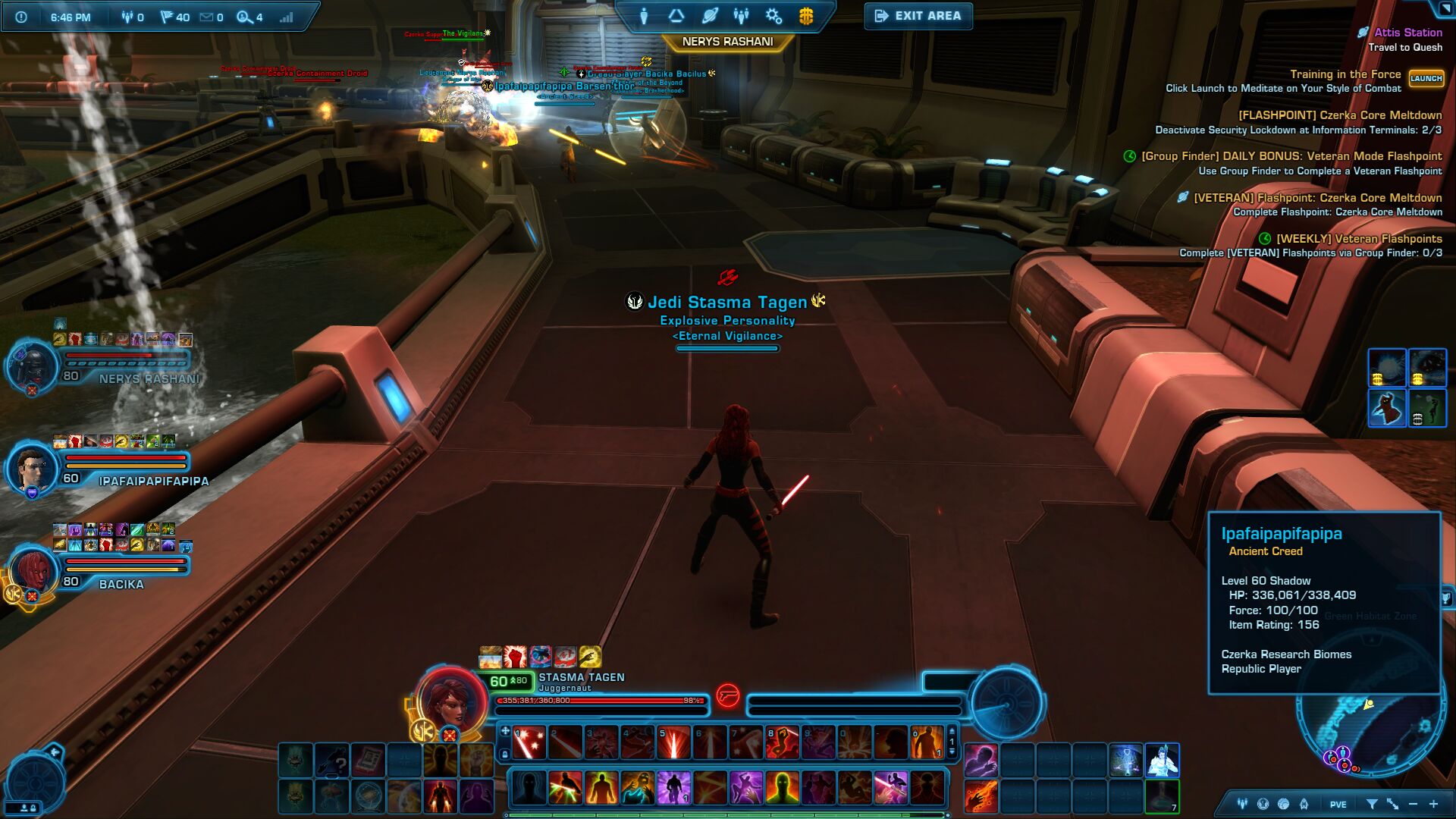Launch the Training in the Force mission
Screen dimensions: 1456x819
coord(1426,79)
